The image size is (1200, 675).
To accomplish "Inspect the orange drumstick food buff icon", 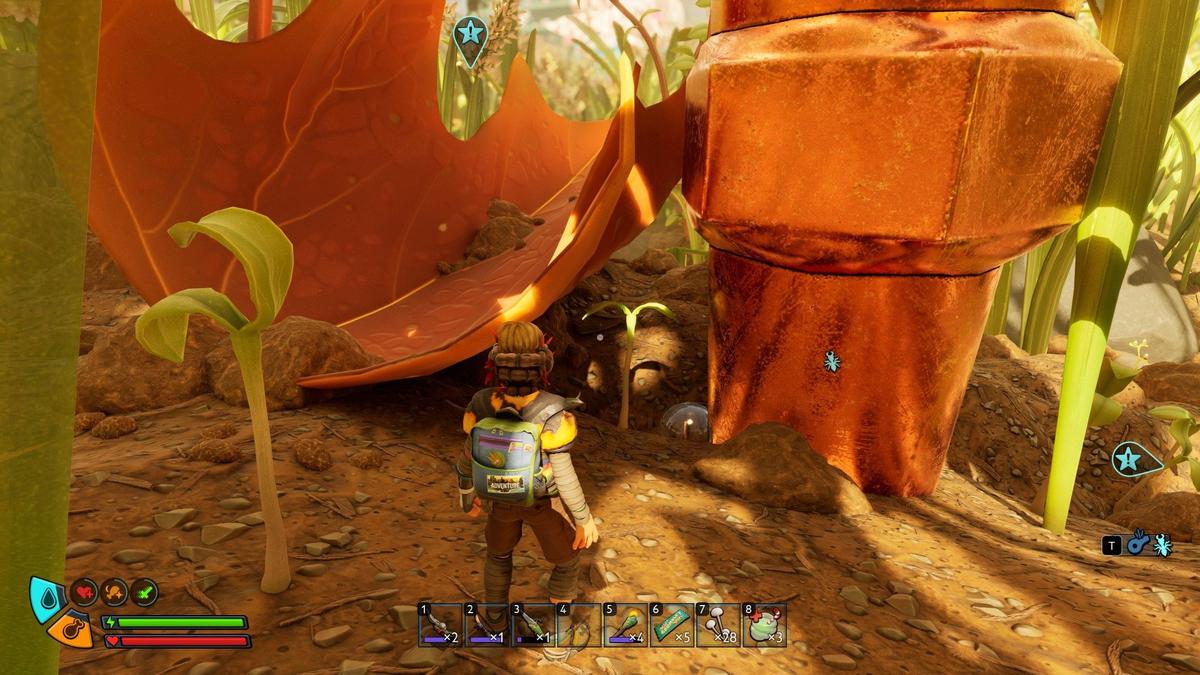I will (x=114, y=592).
